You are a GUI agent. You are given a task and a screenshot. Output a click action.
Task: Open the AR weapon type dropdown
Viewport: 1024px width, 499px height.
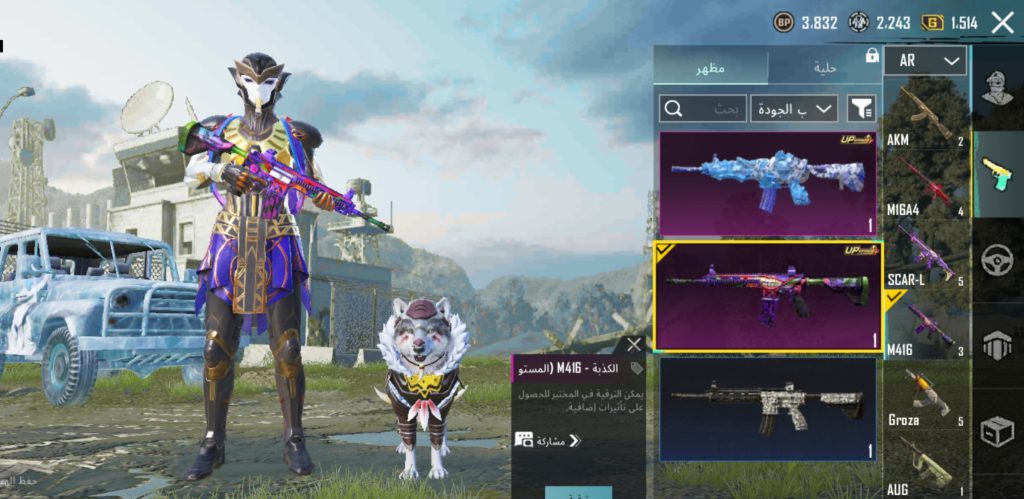pyautogui.click(x=925, y=60)
